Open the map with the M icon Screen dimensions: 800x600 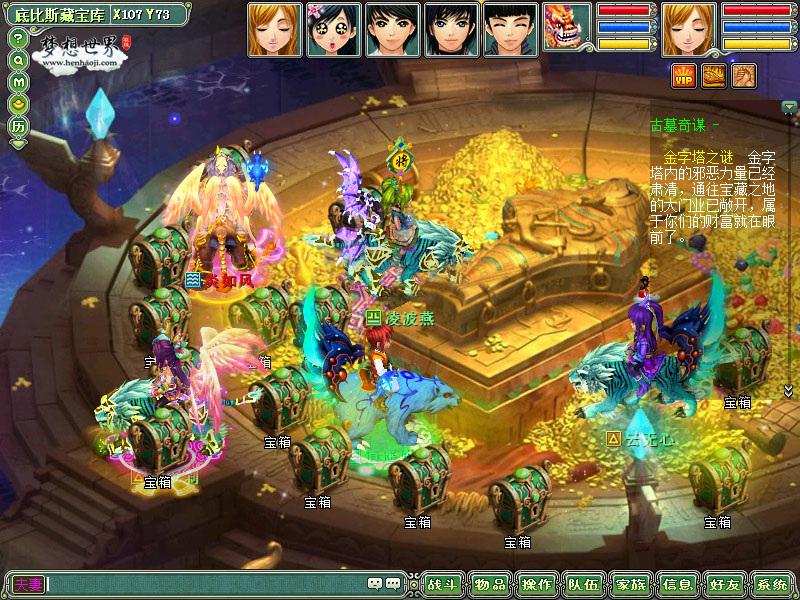click(18, 82)
